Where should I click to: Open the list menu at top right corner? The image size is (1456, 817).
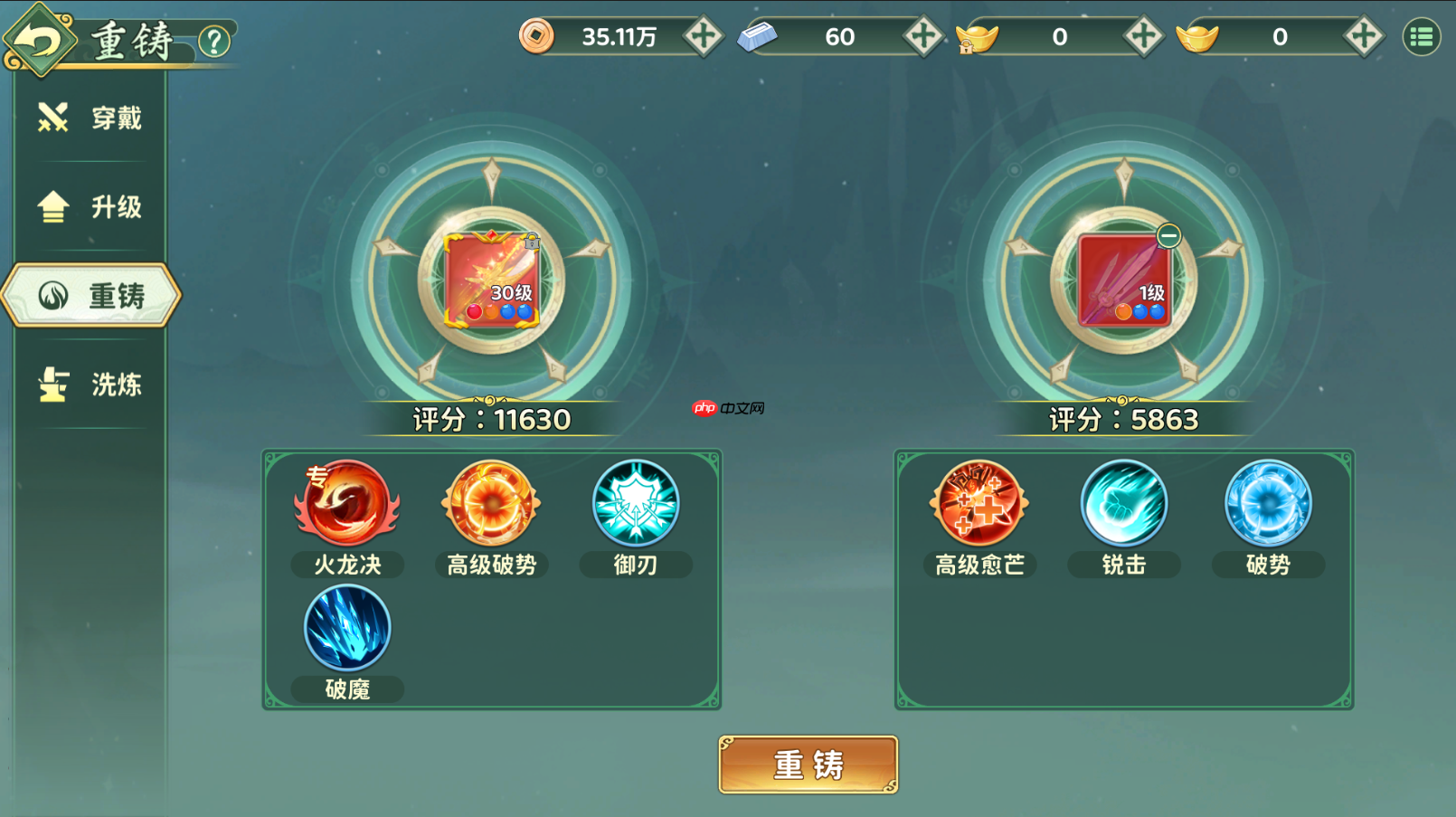(x=1420, y=38)
